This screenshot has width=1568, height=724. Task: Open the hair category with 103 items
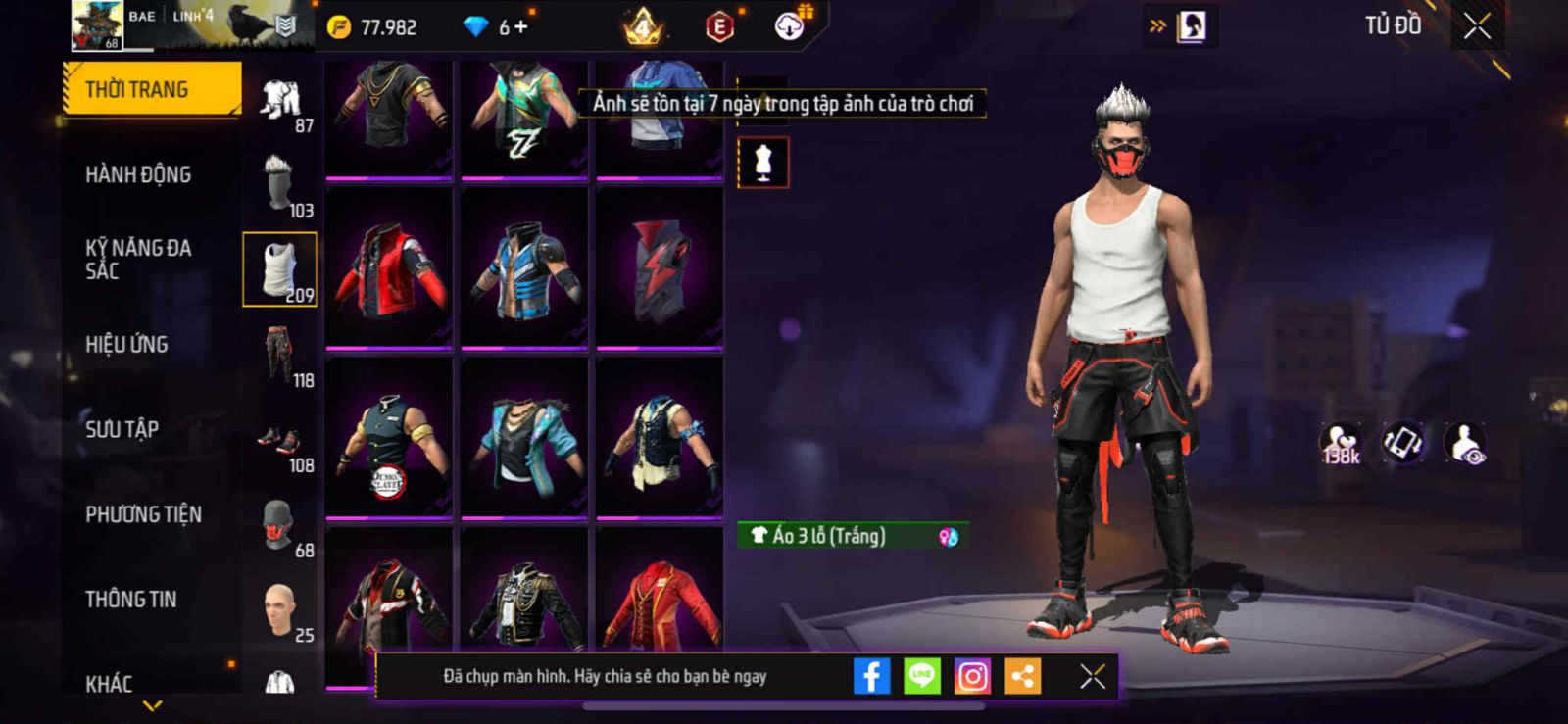click(280, 184)
